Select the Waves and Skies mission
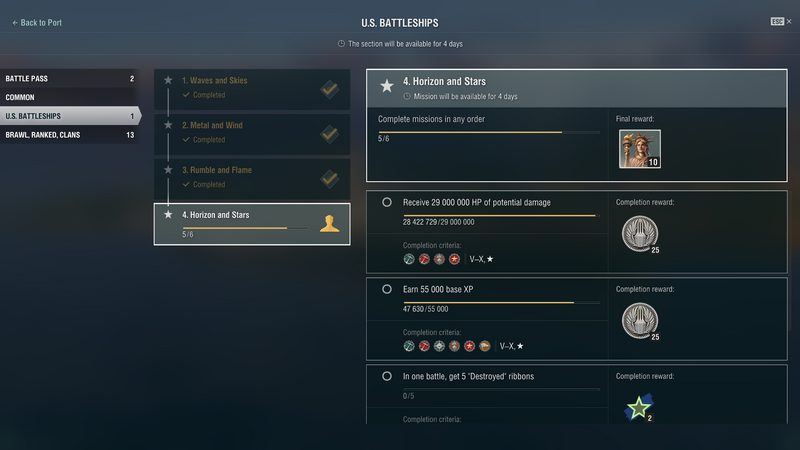This screenshot has height=450, width=800. 252,89
